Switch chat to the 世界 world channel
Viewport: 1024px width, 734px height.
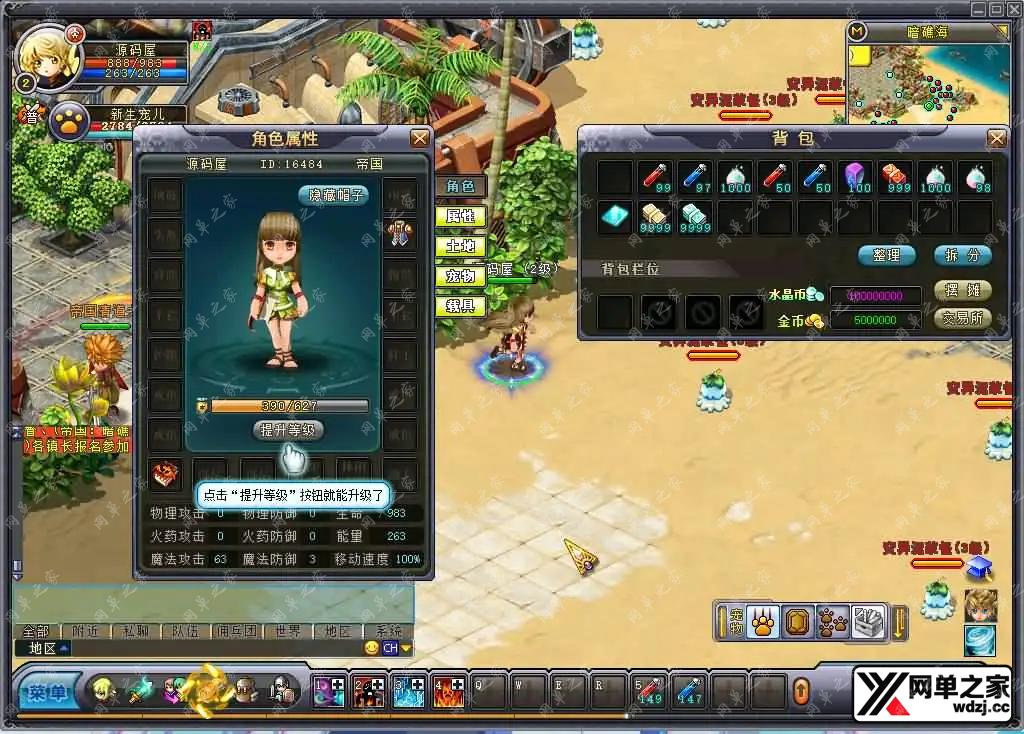tap(288, 631)
